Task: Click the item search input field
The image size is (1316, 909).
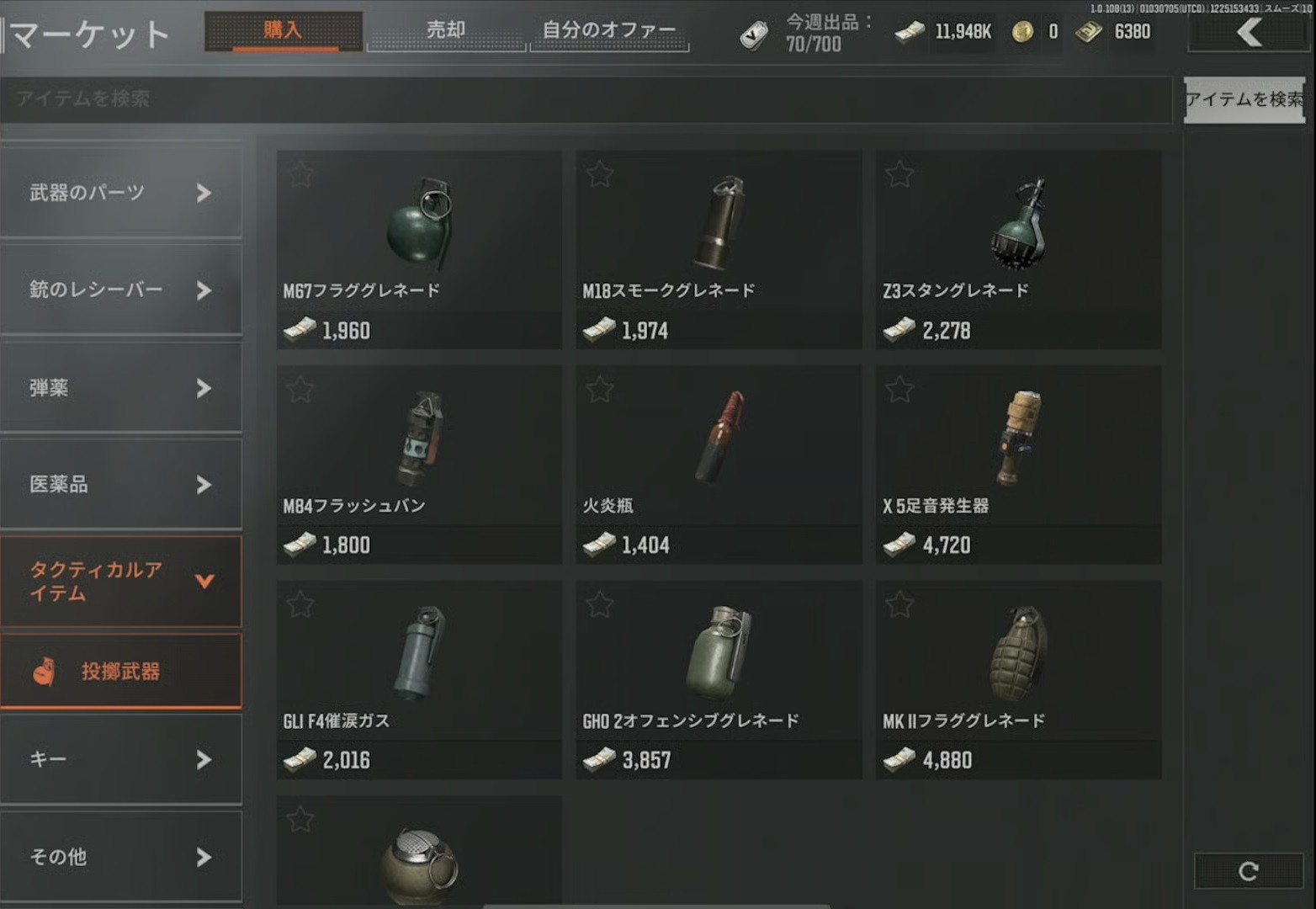Action: click(586, 99)
